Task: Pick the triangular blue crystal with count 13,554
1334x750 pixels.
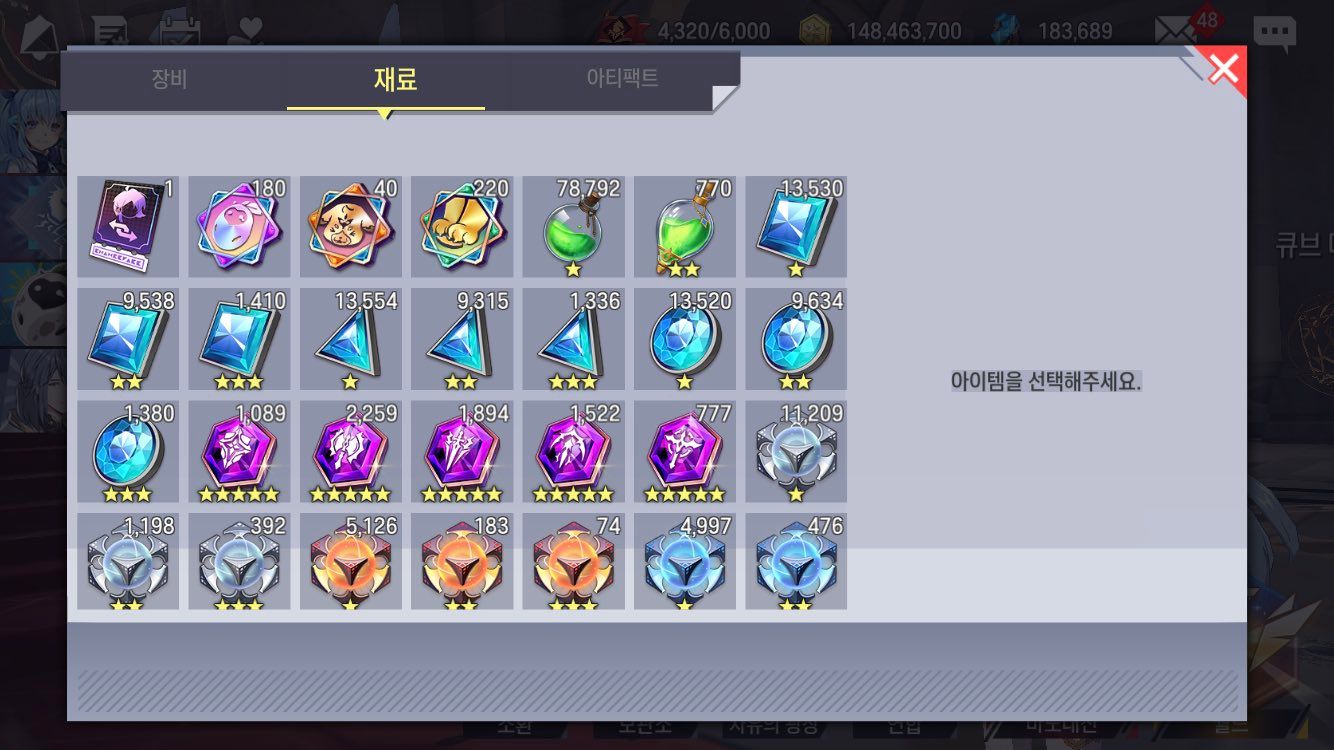Action: [351, 339]
